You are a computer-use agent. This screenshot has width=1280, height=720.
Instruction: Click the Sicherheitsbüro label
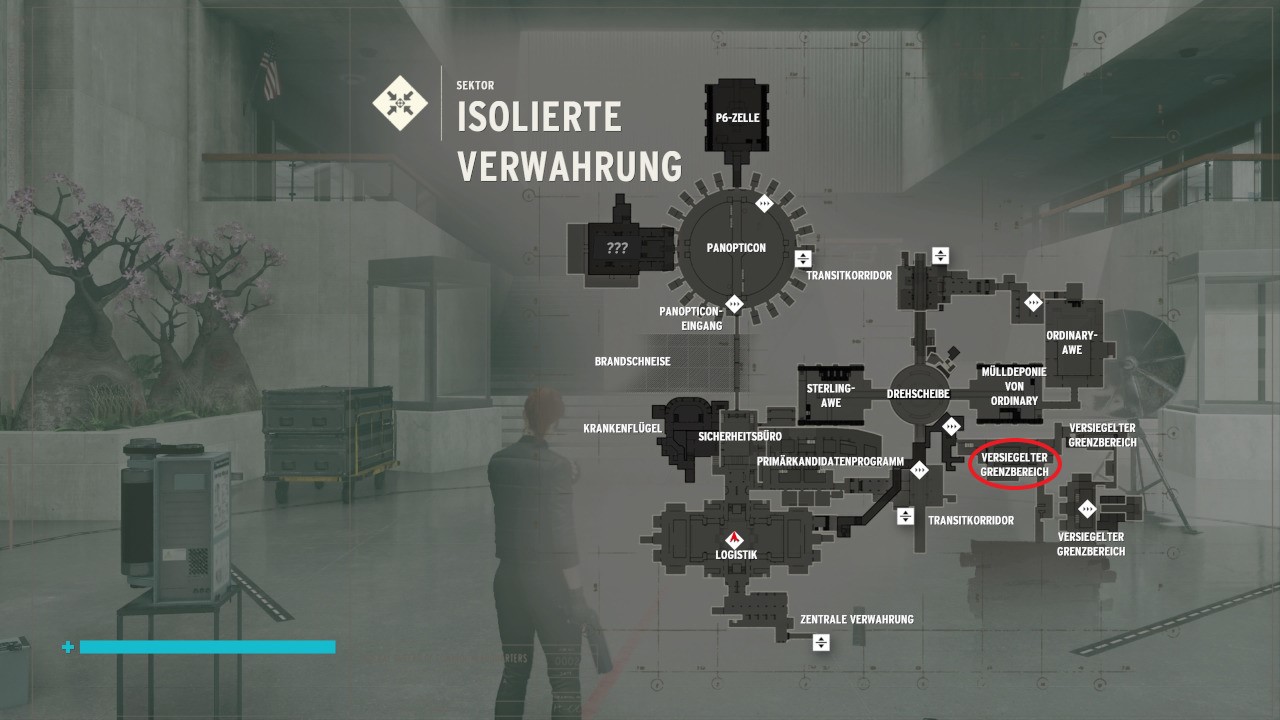click(739, 437)
